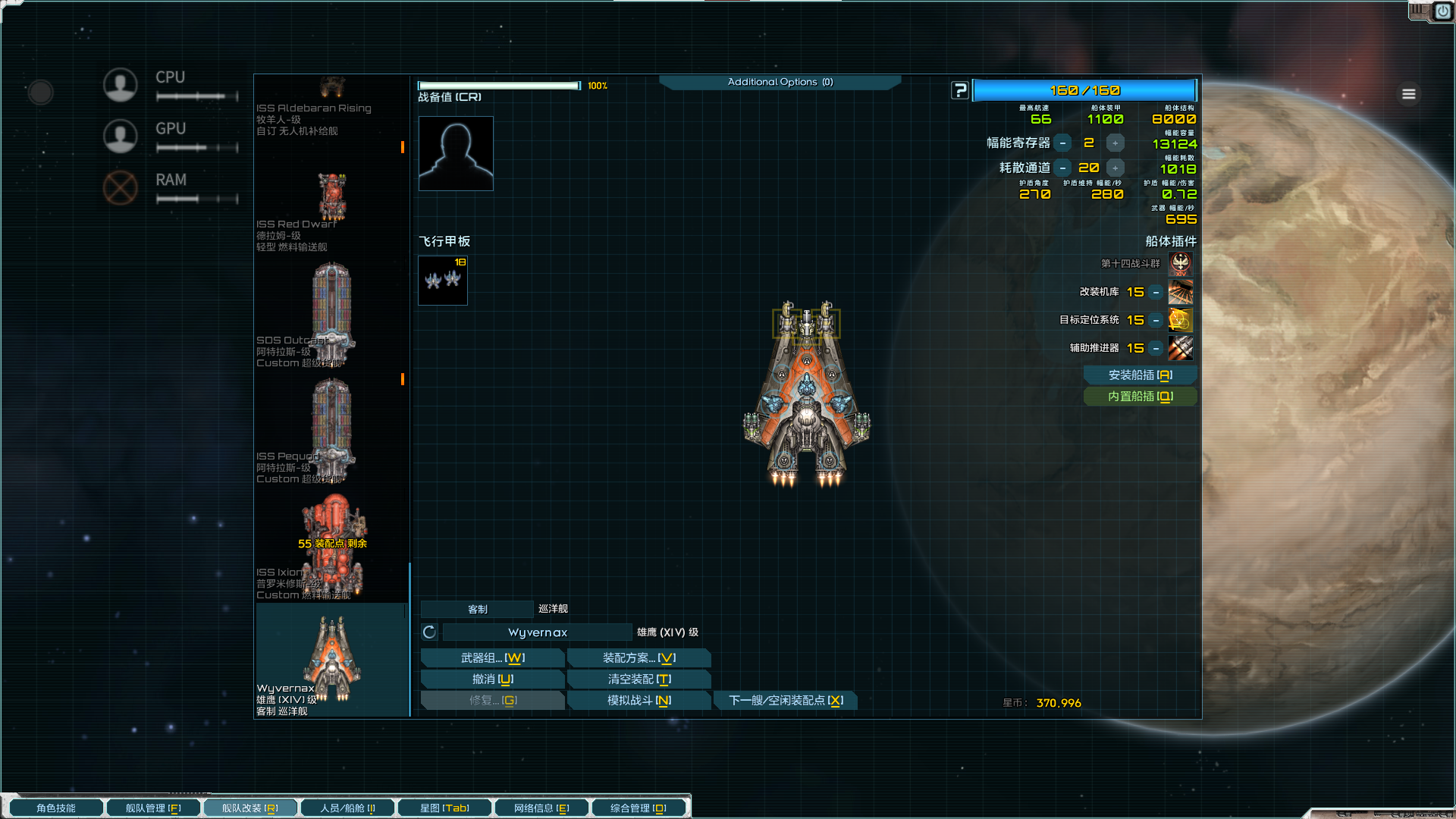Expand the Additional Options panel
The height and width of the screenshot is (819, 1456).
(x=780, y=82)
